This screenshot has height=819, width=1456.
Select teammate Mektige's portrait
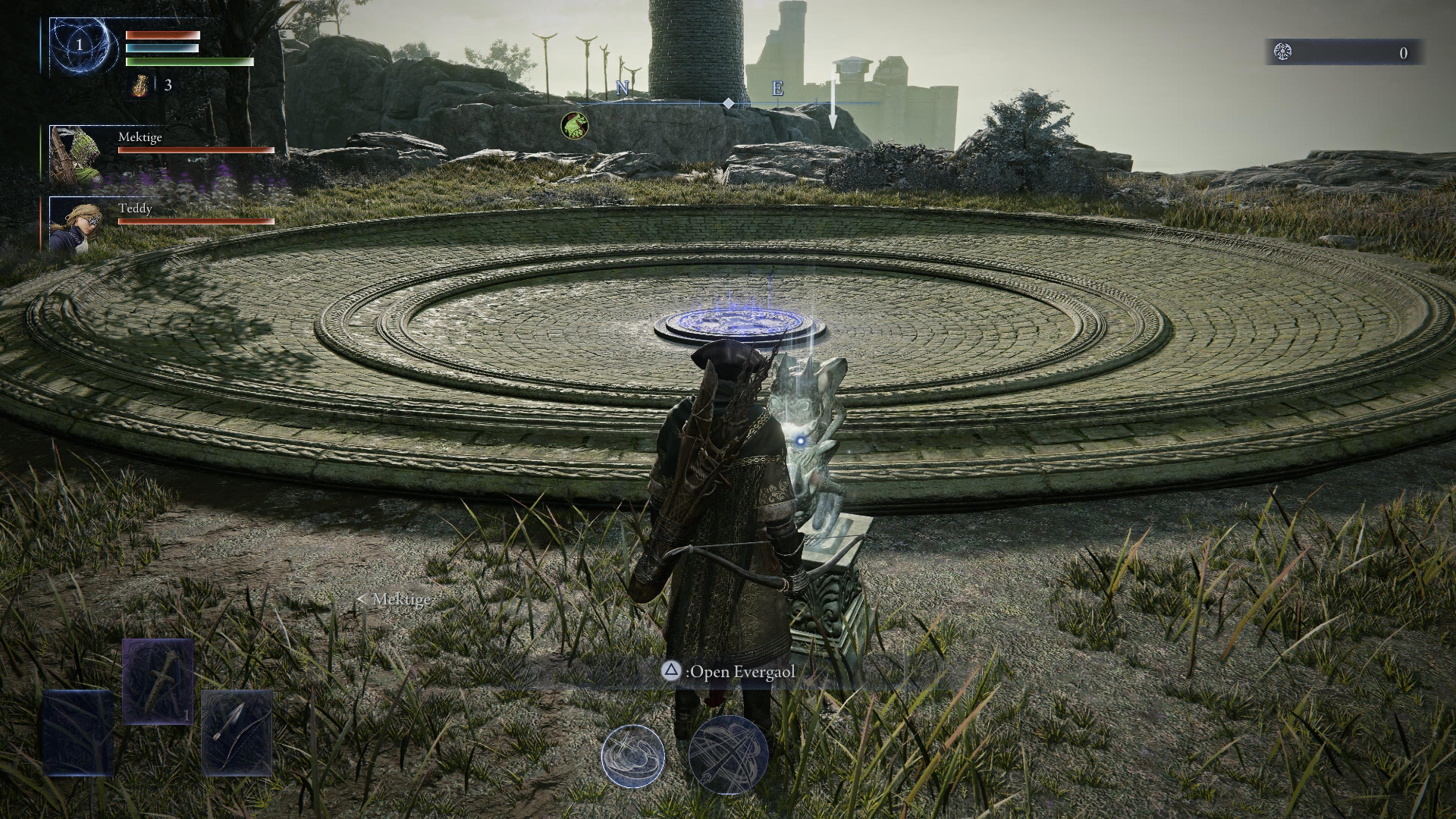pos(76,155)
